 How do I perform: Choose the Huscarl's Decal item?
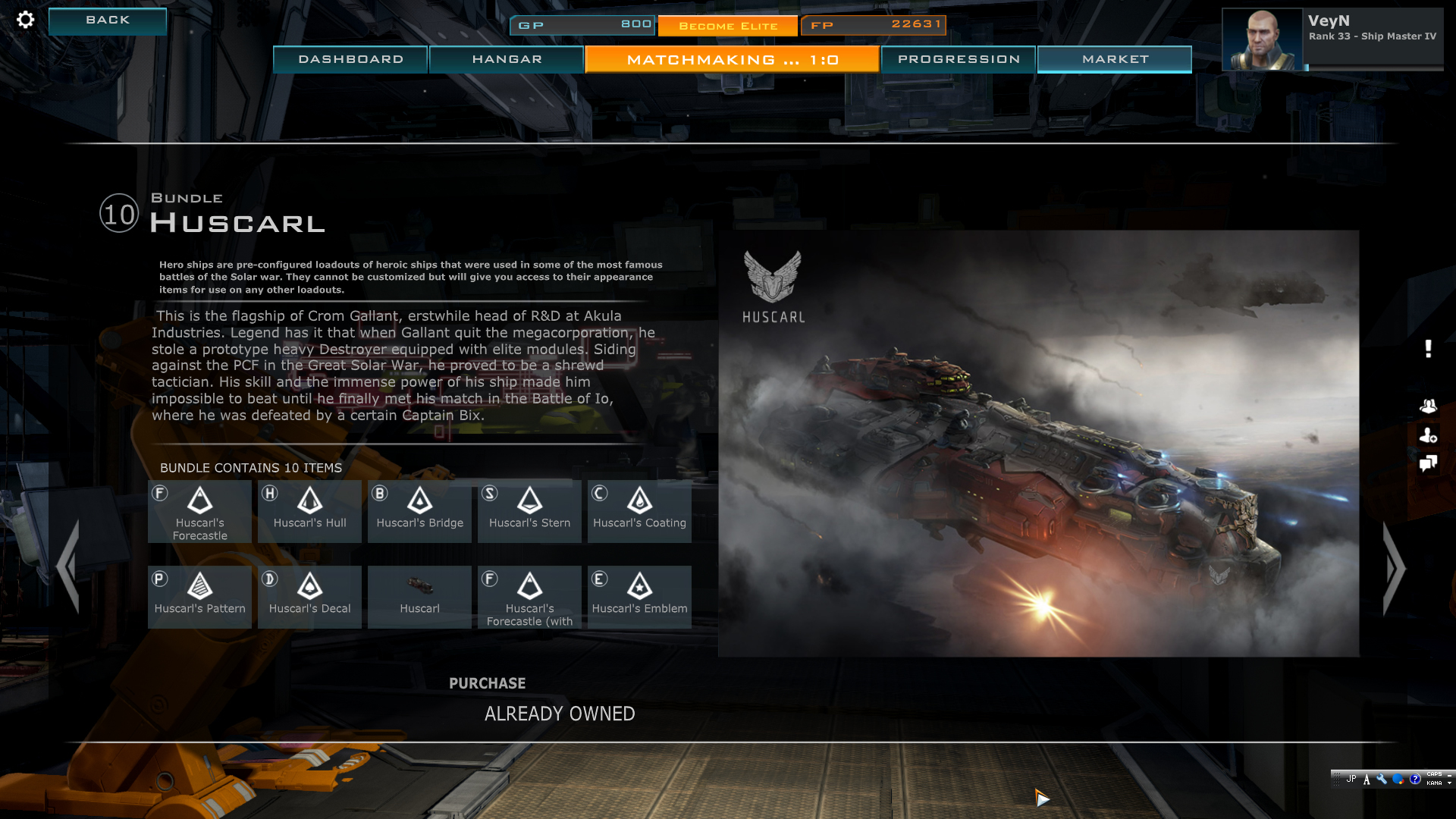(309, 596)
